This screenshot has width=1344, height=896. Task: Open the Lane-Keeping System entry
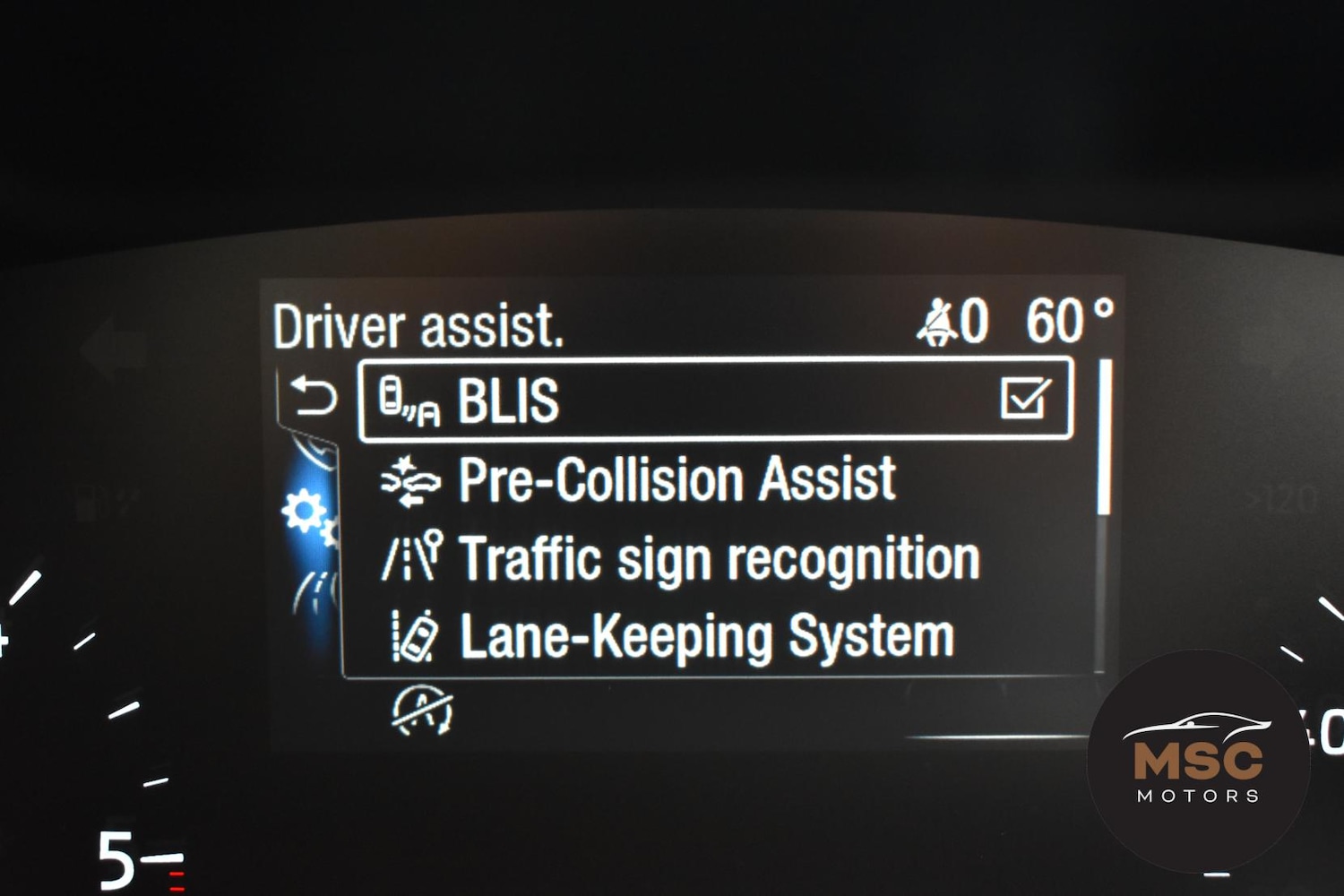click(x=706, y=637)
